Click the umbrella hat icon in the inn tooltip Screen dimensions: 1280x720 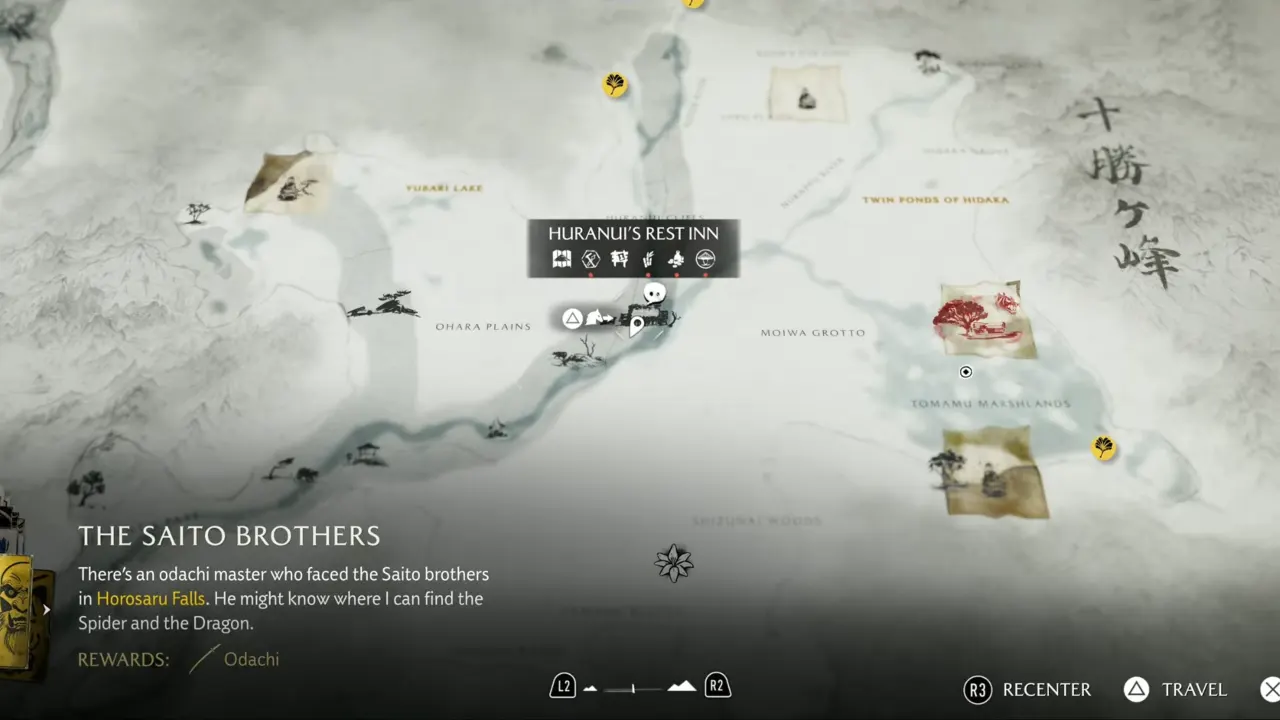(705, 260)
